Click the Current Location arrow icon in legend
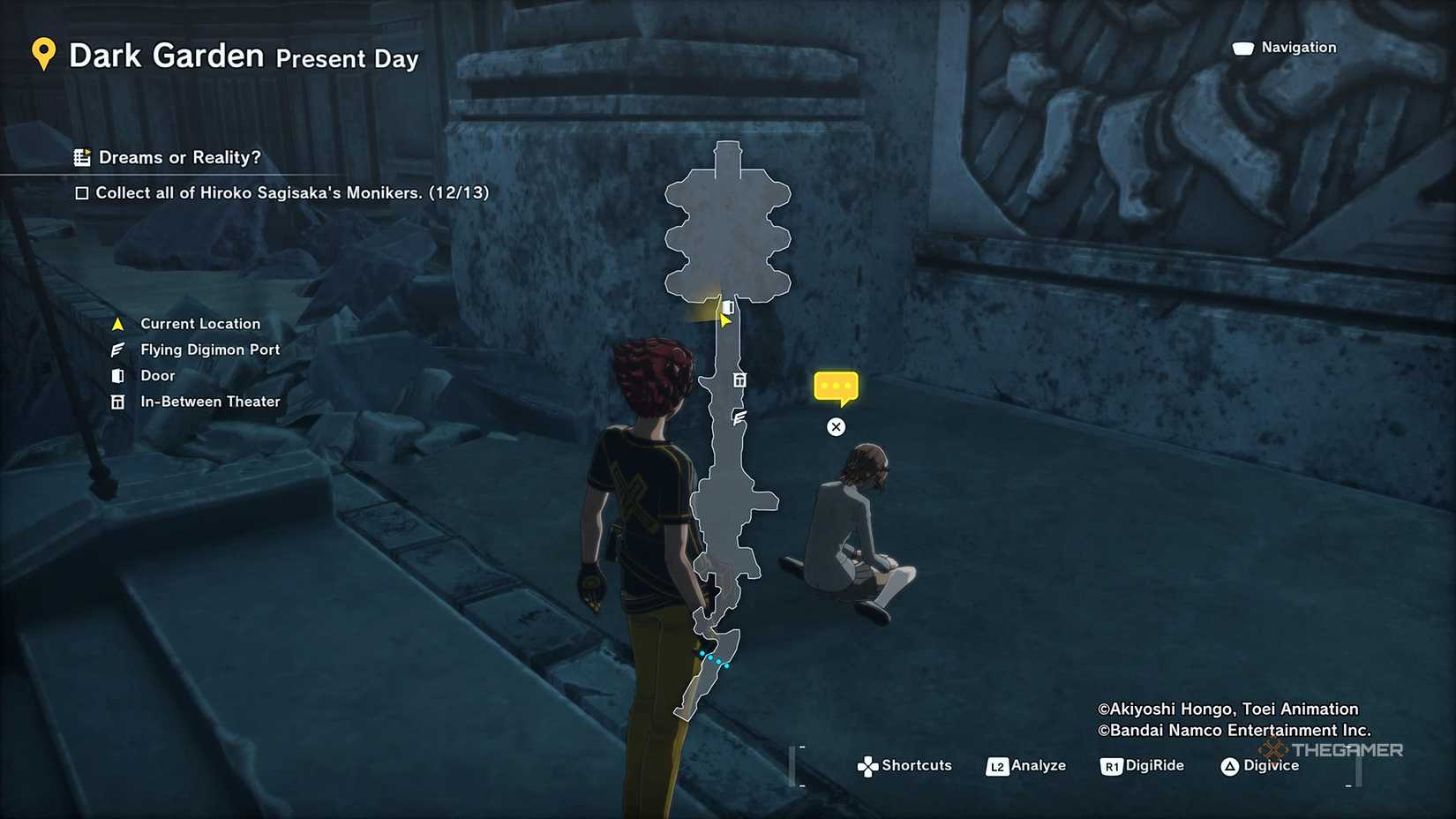This screenshot has height=819, width=1456. click(x=117, y=323)
